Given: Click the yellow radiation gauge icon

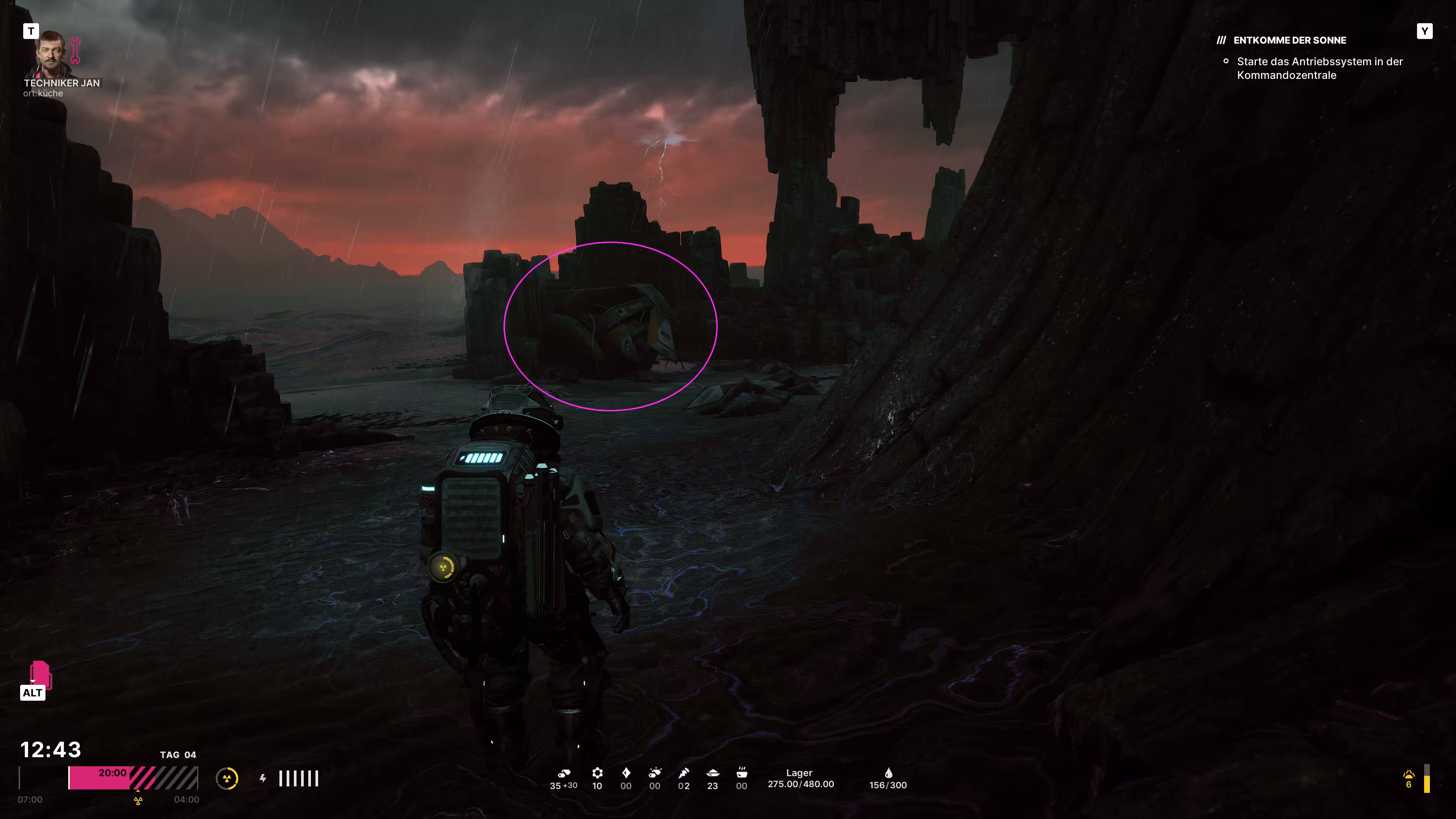Looking at the screenshot, I should coord(227,779).
